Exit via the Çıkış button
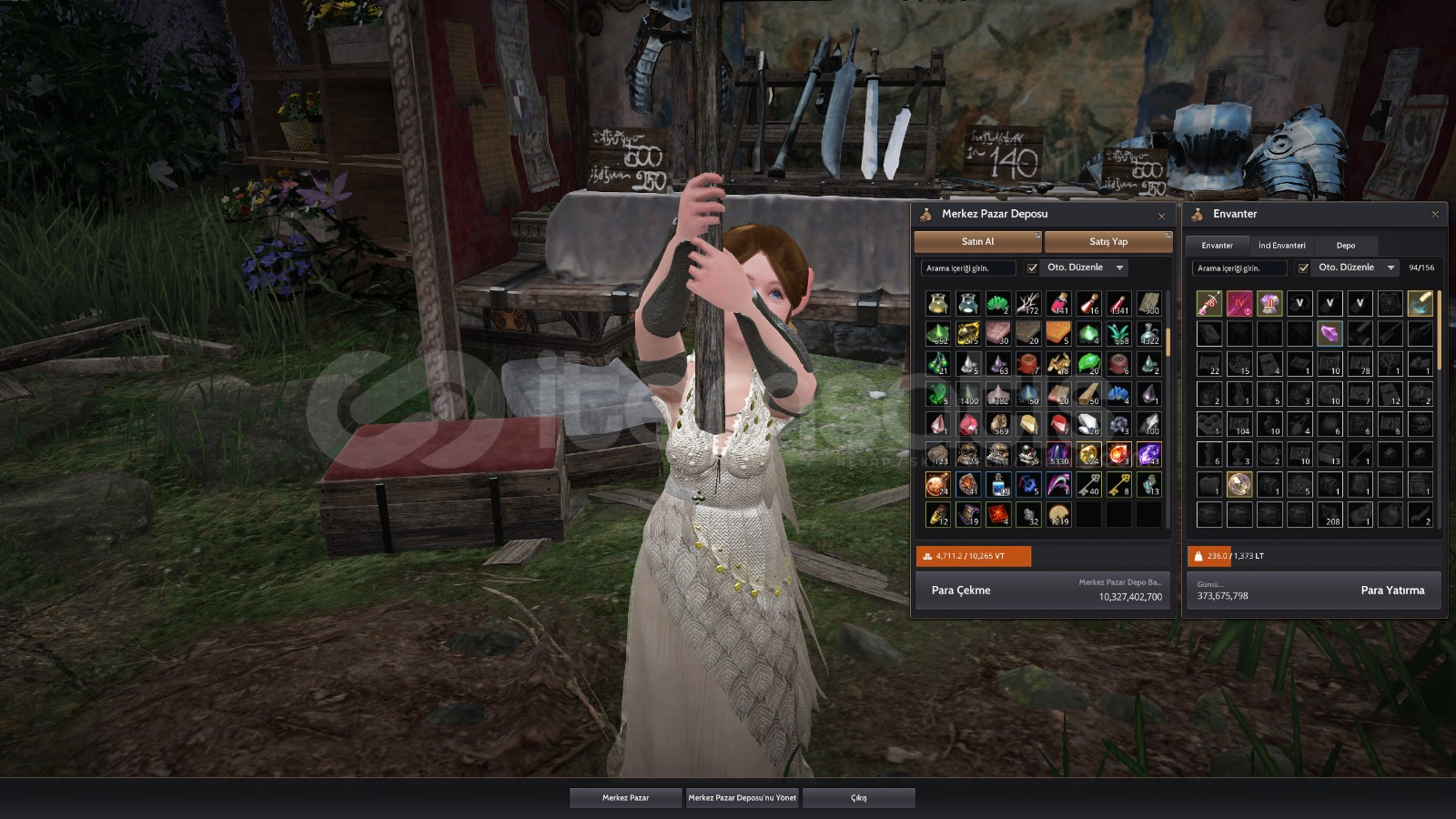 (x=858, y=798)
